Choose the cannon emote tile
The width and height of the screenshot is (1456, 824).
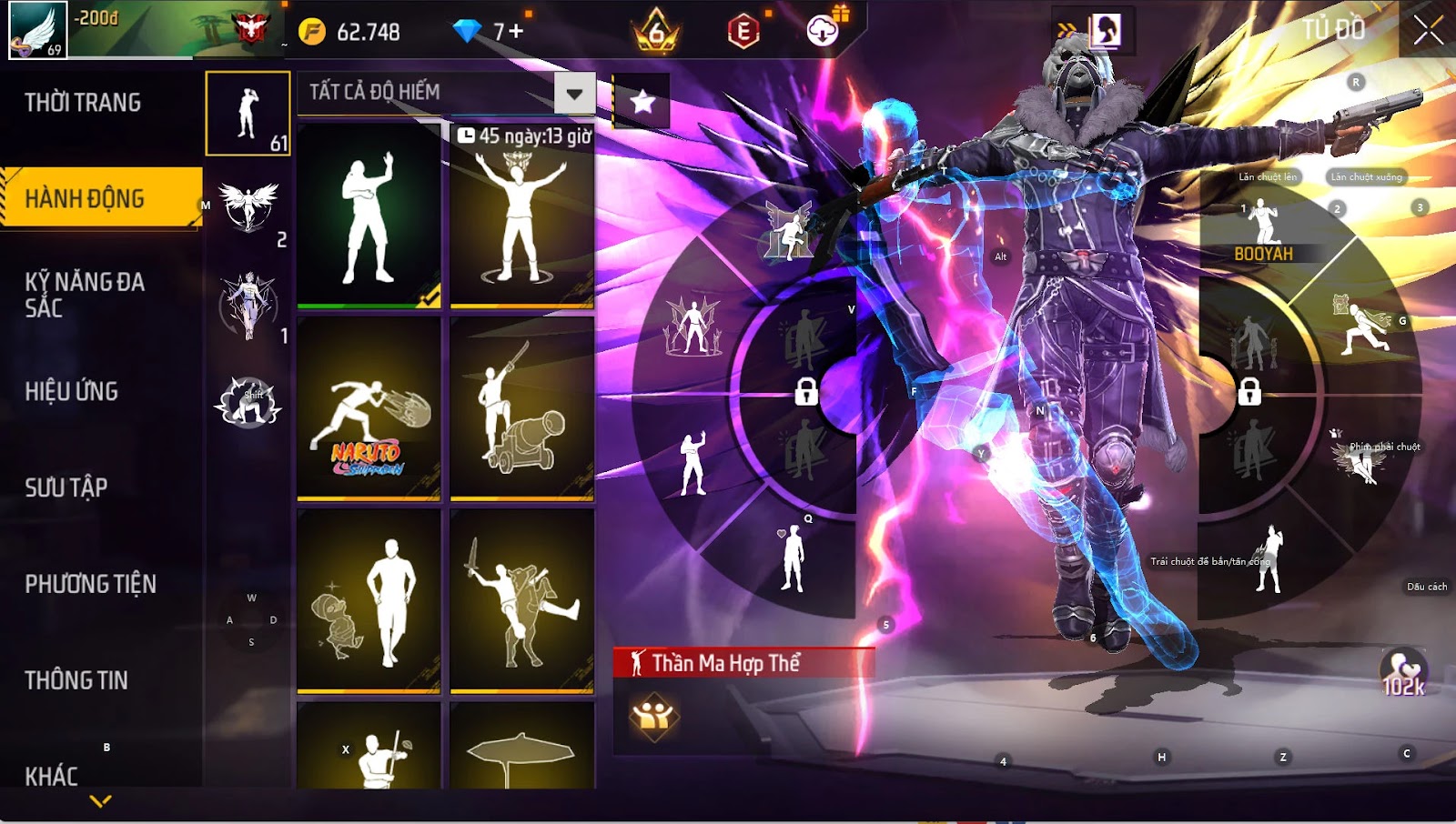click(521, 409)
